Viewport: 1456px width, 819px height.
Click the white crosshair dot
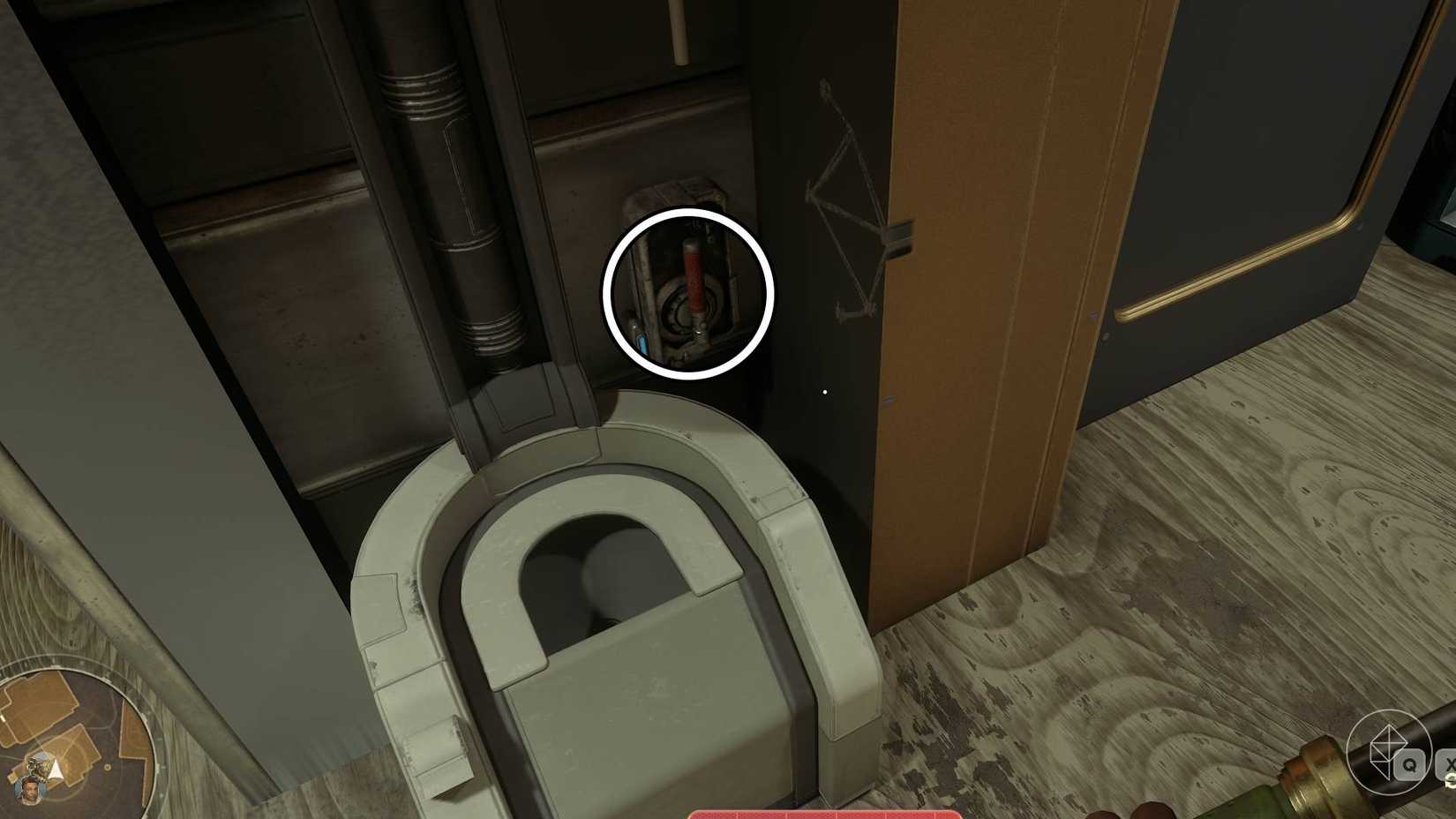(x=823, y=392)
